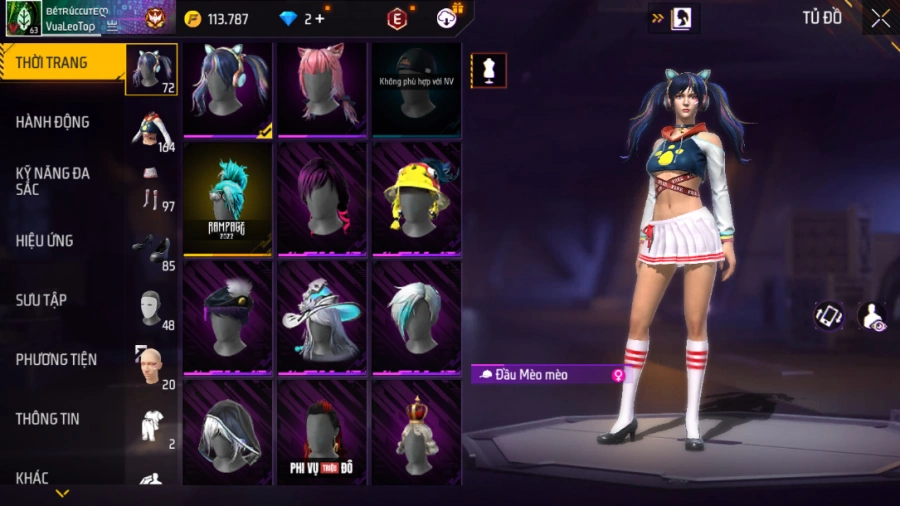Click the gold coin balance
This screenshot has width=900, height=506.
[217, 19]
